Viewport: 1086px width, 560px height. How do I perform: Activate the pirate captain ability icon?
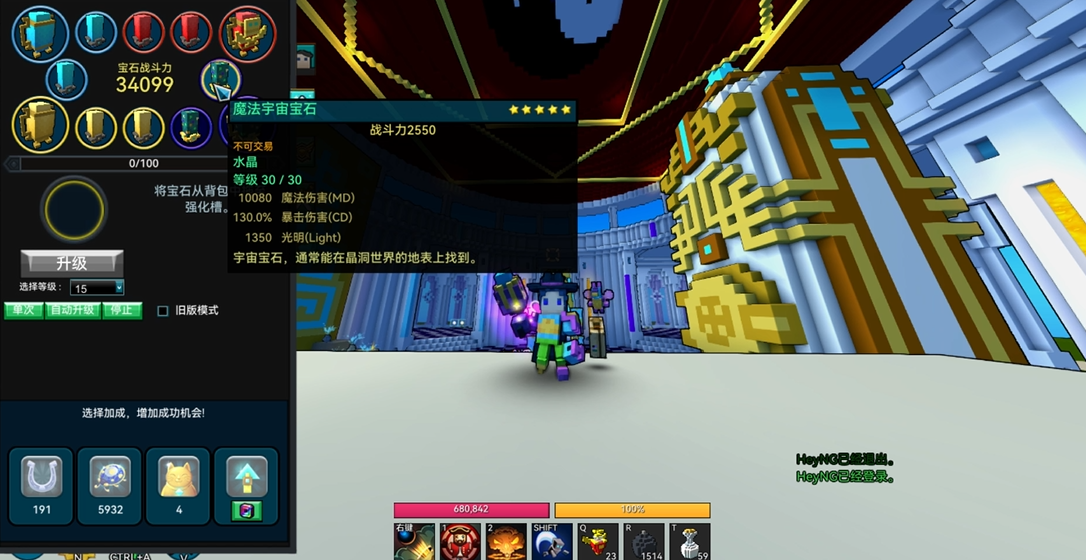(460, 542)
